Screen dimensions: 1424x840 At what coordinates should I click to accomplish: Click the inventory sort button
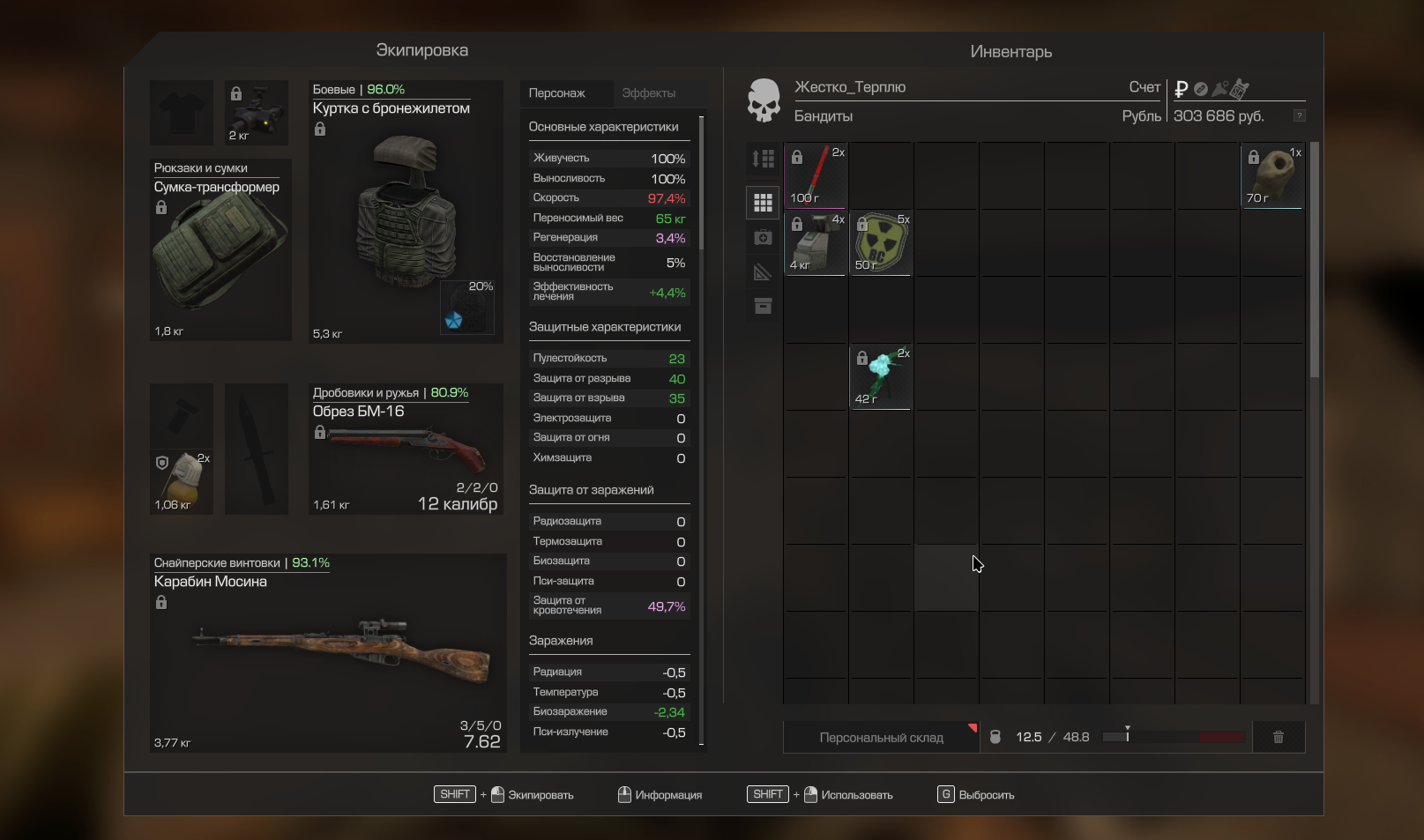(763, 159)
